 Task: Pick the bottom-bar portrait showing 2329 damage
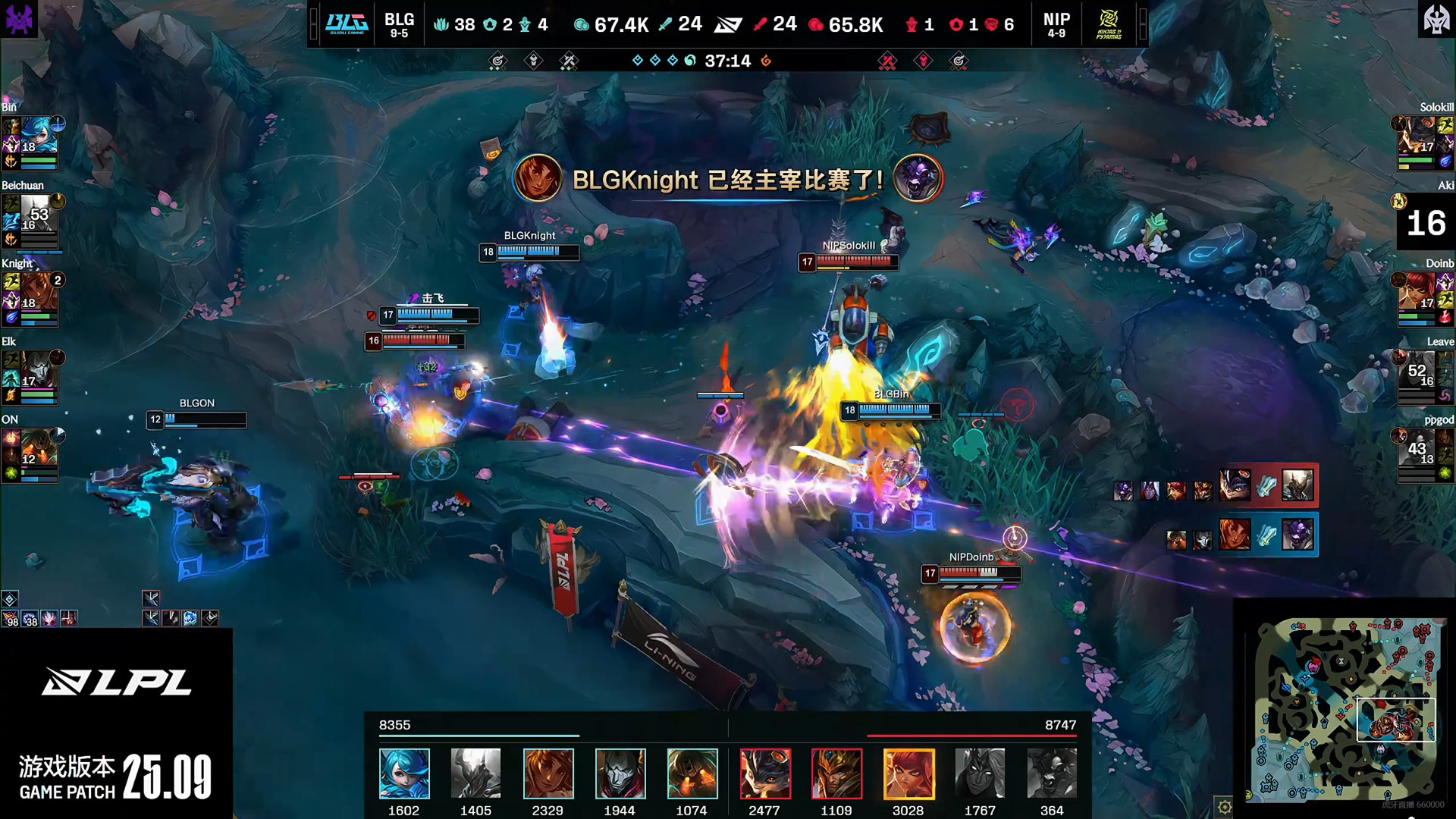pyautogui.click(x=548, y=773)
